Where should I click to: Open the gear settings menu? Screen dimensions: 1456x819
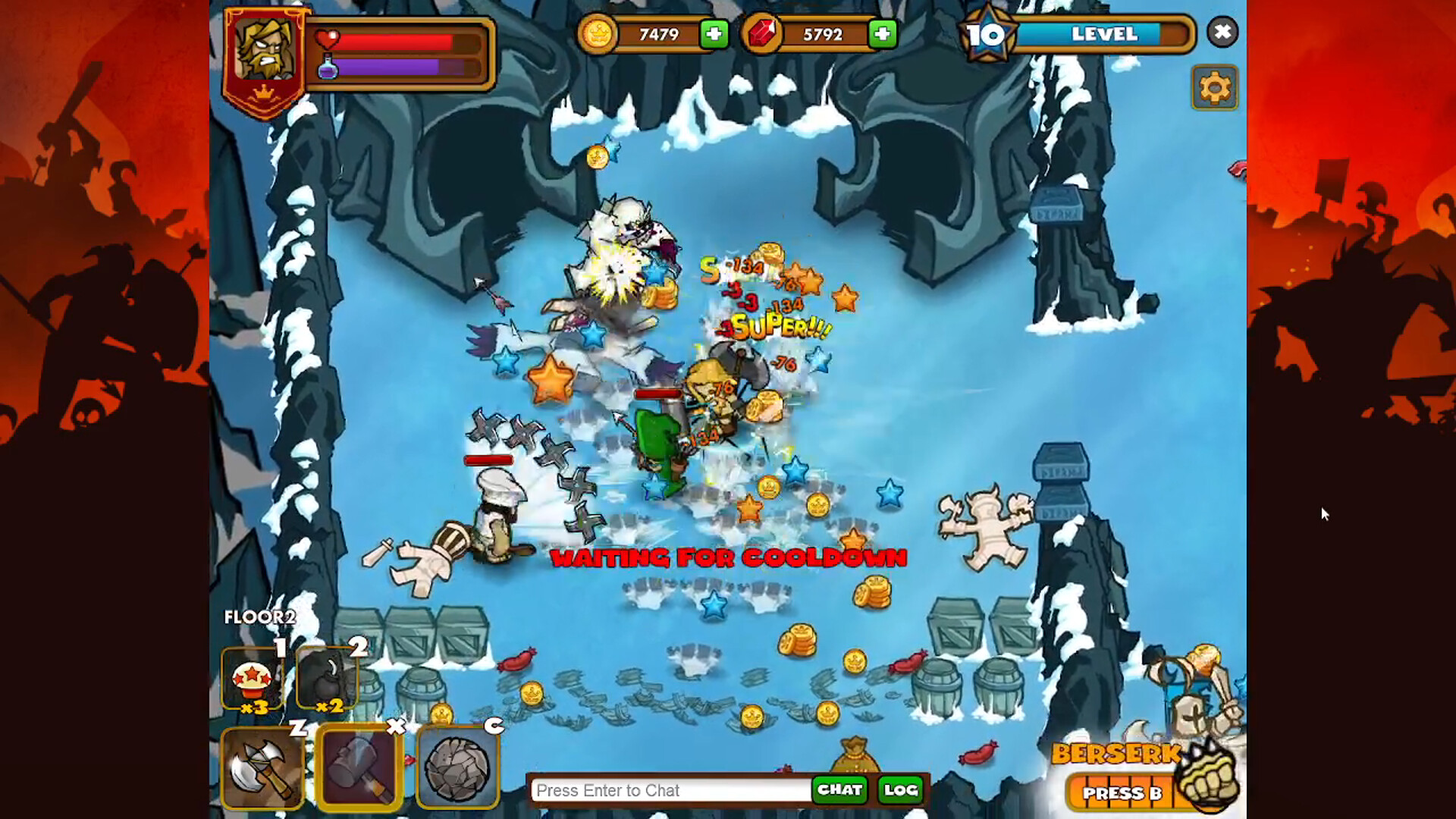[x=1214, y=88]
